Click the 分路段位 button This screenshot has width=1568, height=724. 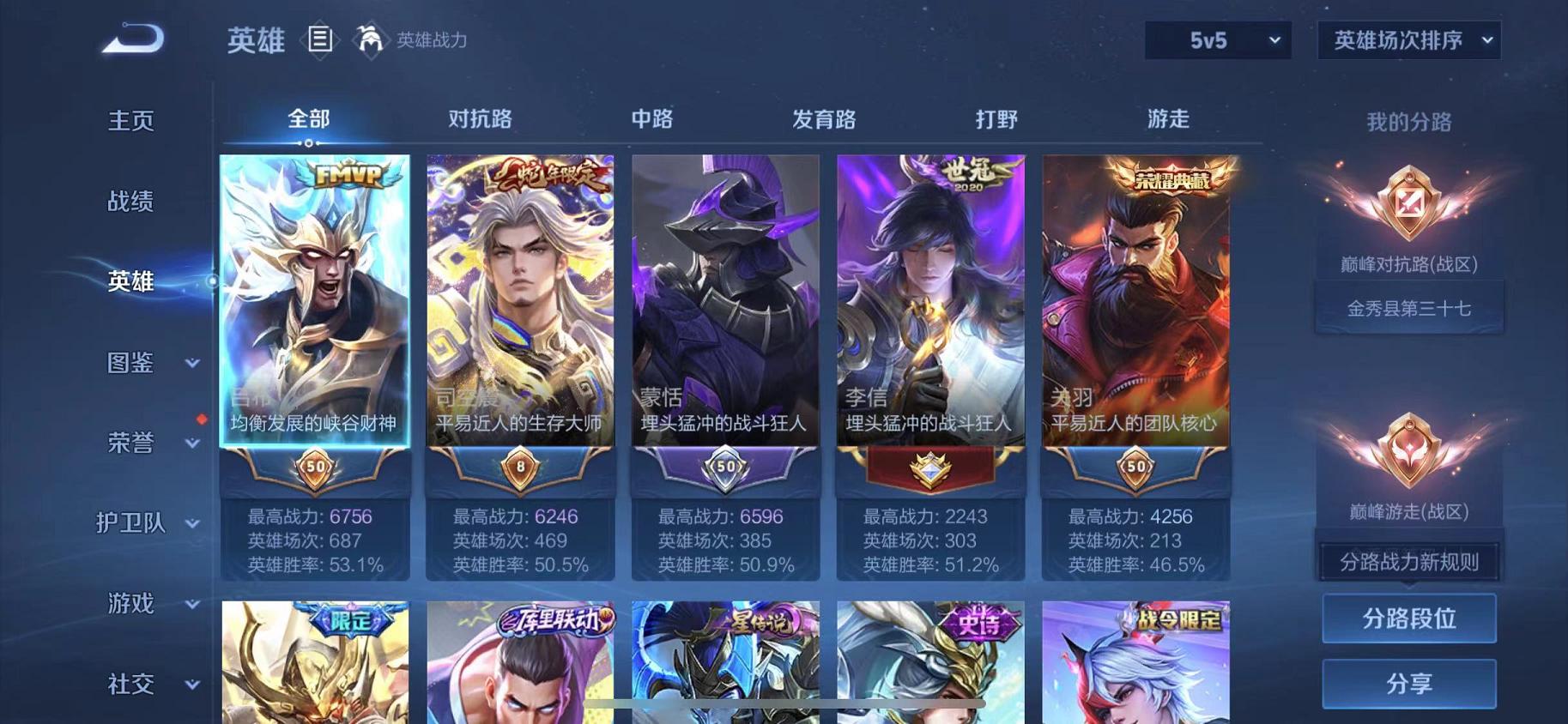[1409, 619]
